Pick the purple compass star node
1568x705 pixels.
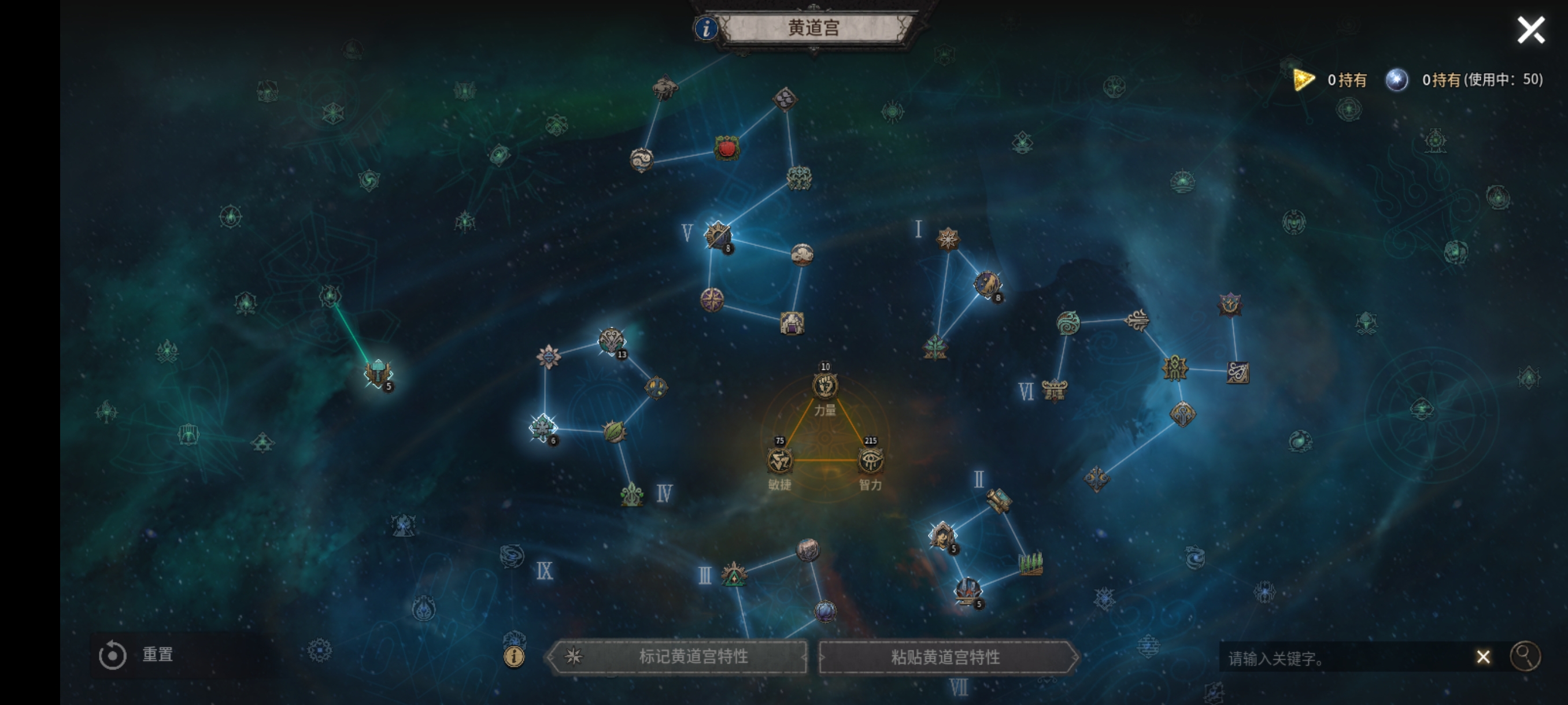coord(712,299)
